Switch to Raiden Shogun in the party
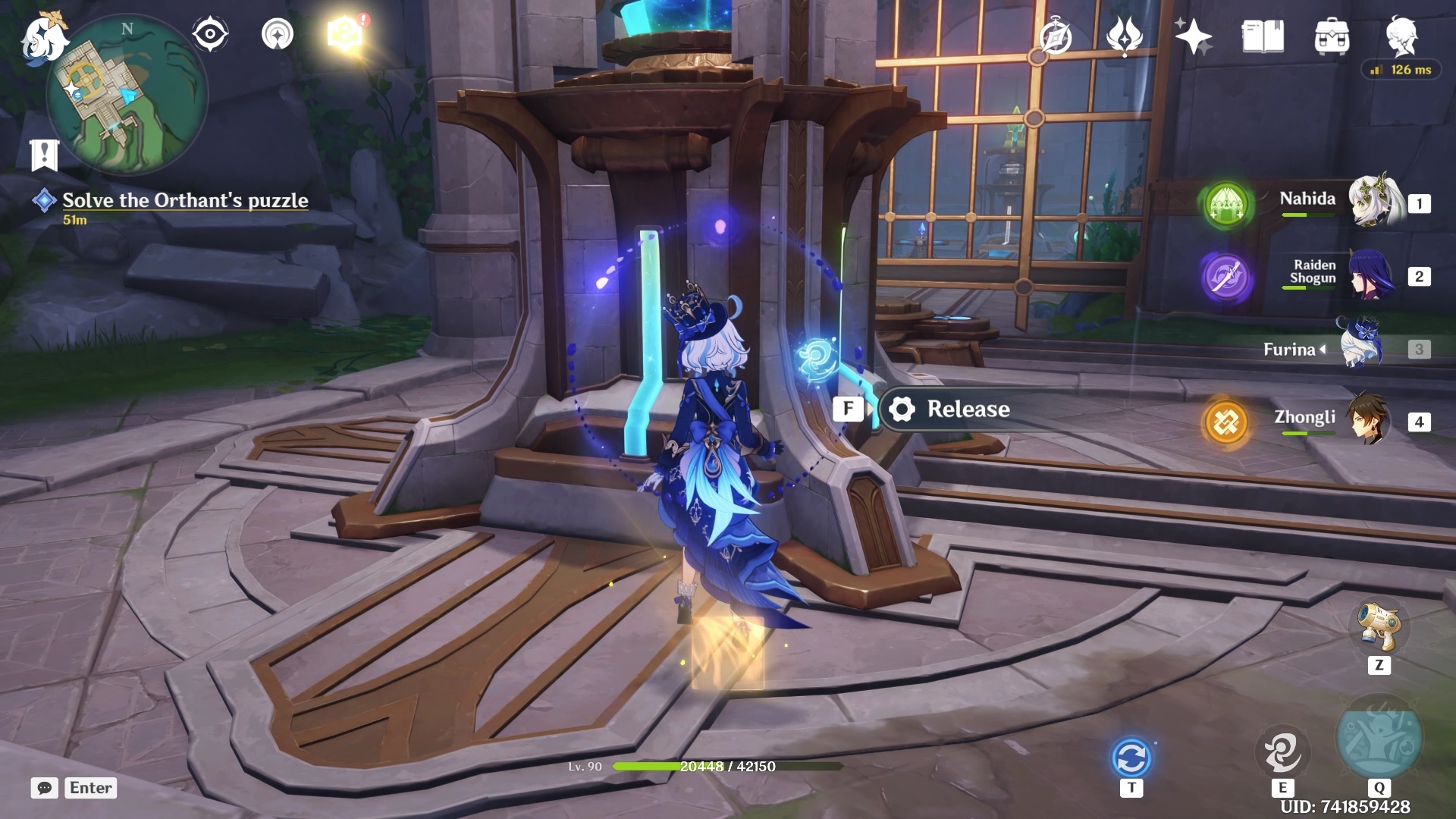 [x=1370, y=275]
